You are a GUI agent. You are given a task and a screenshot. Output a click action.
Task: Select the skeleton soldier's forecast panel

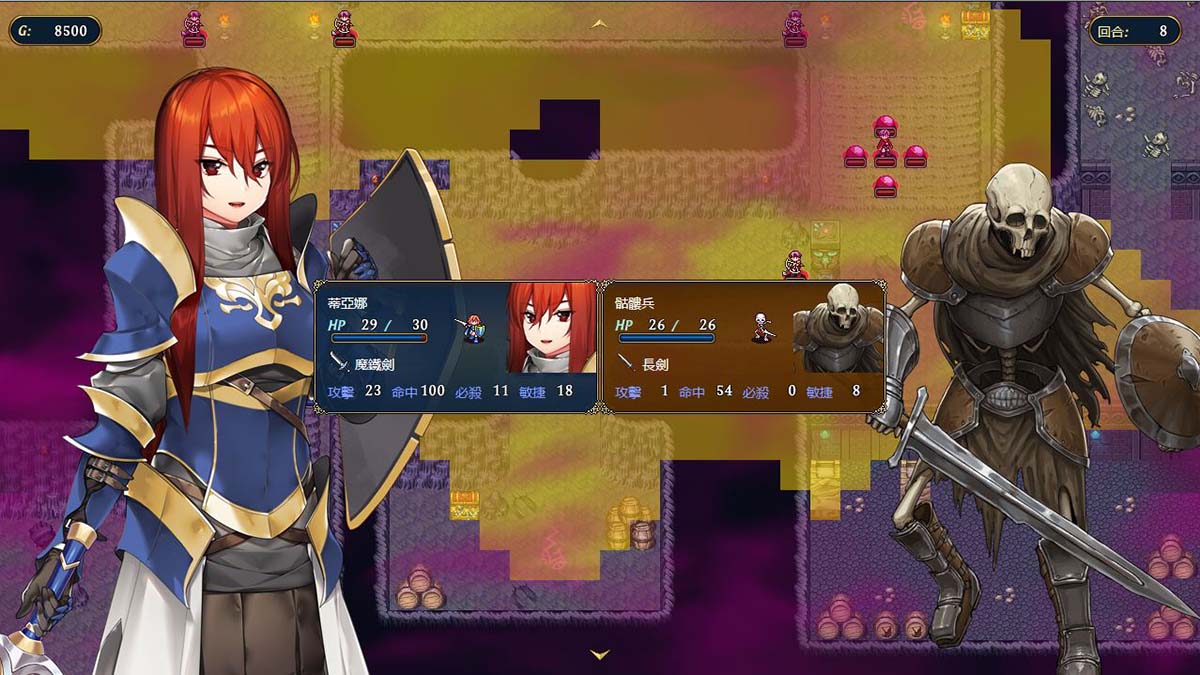[x=742, y=346]
